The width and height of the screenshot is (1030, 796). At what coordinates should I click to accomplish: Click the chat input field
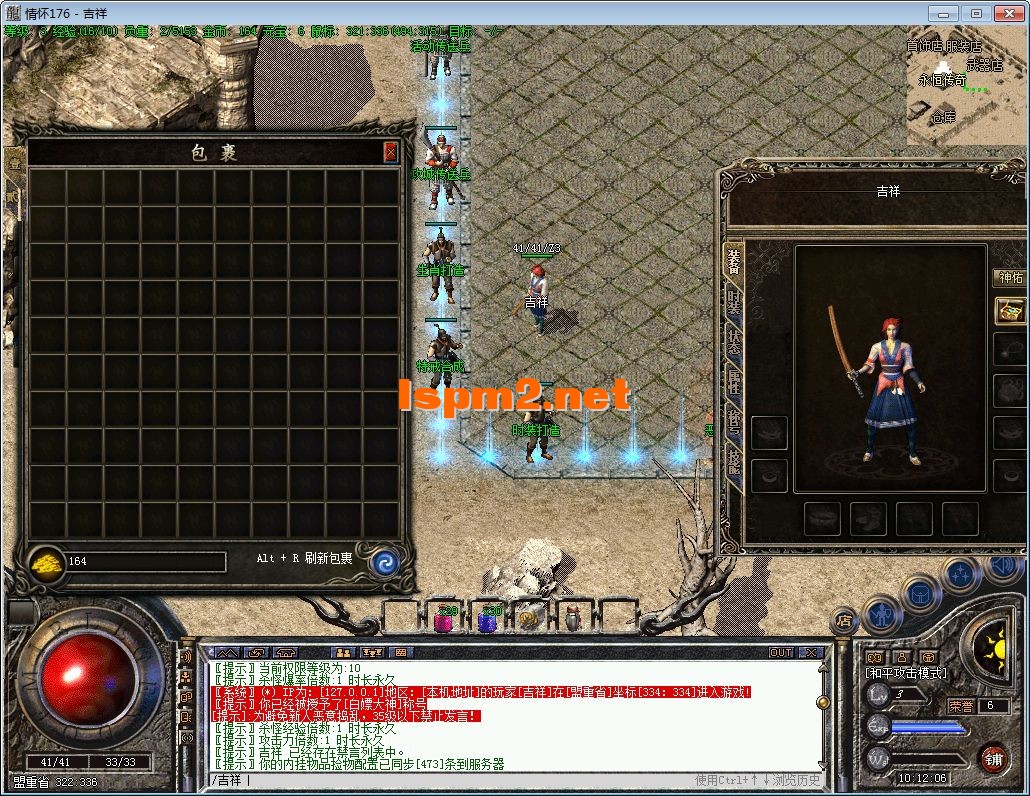pyautogui.click(x=450, y=780)
